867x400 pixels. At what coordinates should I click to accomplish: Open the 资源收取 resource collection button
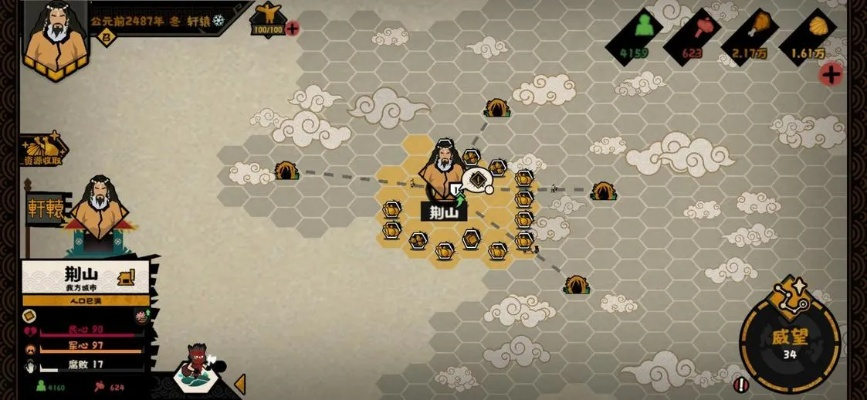[x=40, y=153]
